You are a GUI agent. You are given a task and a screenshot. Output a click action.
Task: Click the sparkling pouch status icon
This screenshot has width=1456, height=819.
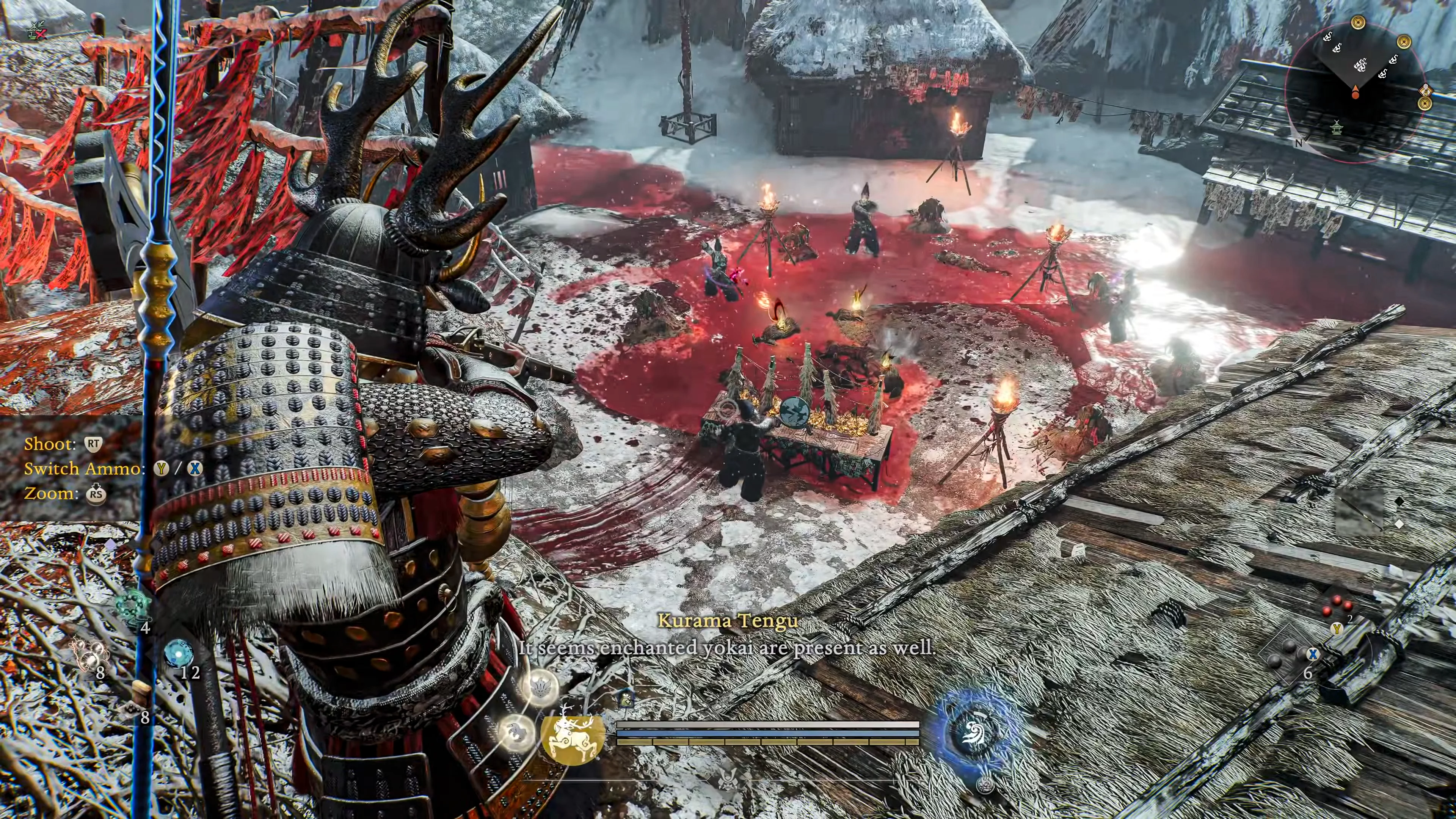click(x=626, y=700)
